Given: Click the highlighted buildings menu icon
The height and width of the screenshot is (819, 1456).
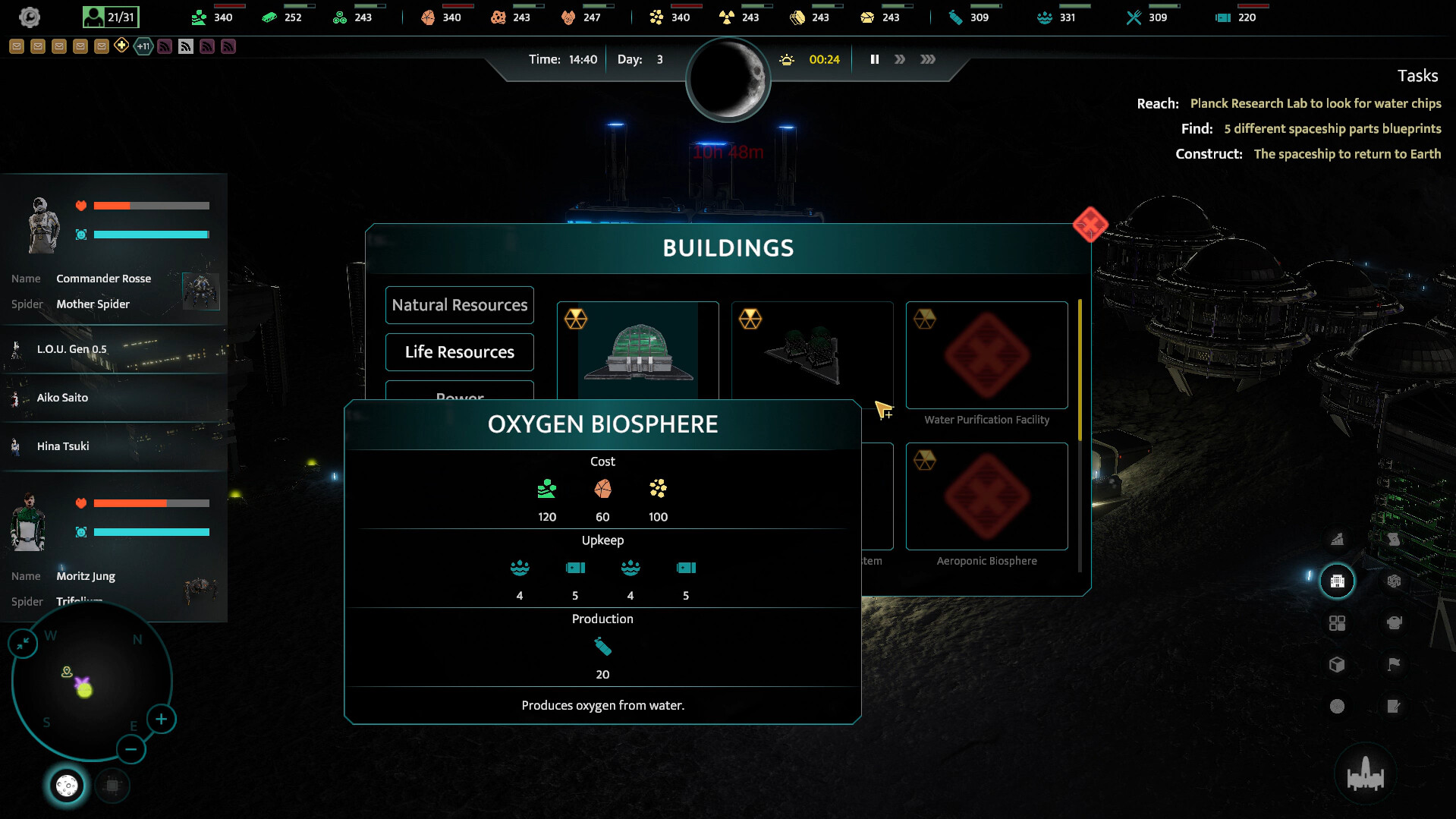Looking at the screenshot, I should (1337, 581).
